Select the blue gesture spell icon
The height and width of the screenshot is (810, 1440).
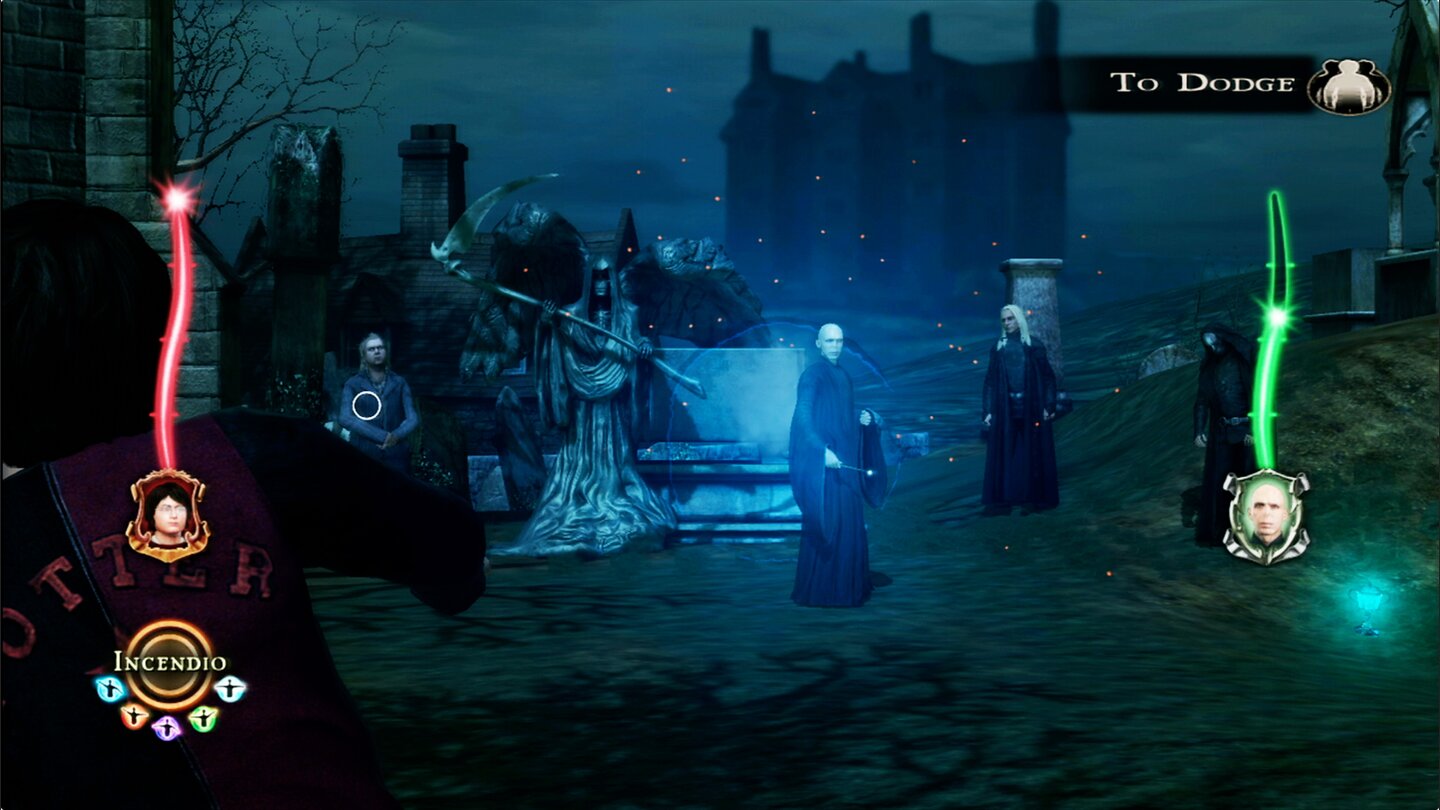[109, 687]
